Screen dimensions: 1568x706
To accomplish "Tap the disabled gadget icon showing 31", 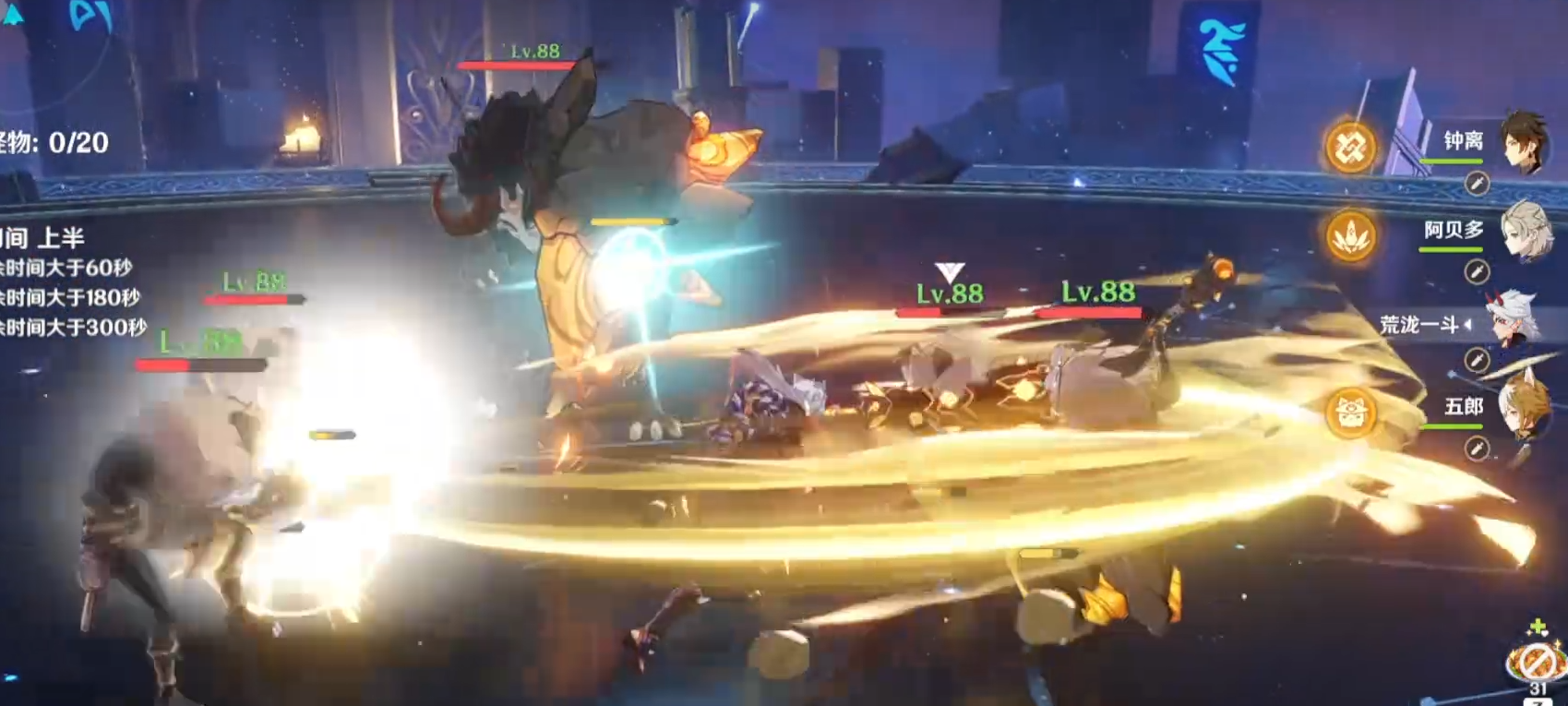I will 1536,661.
